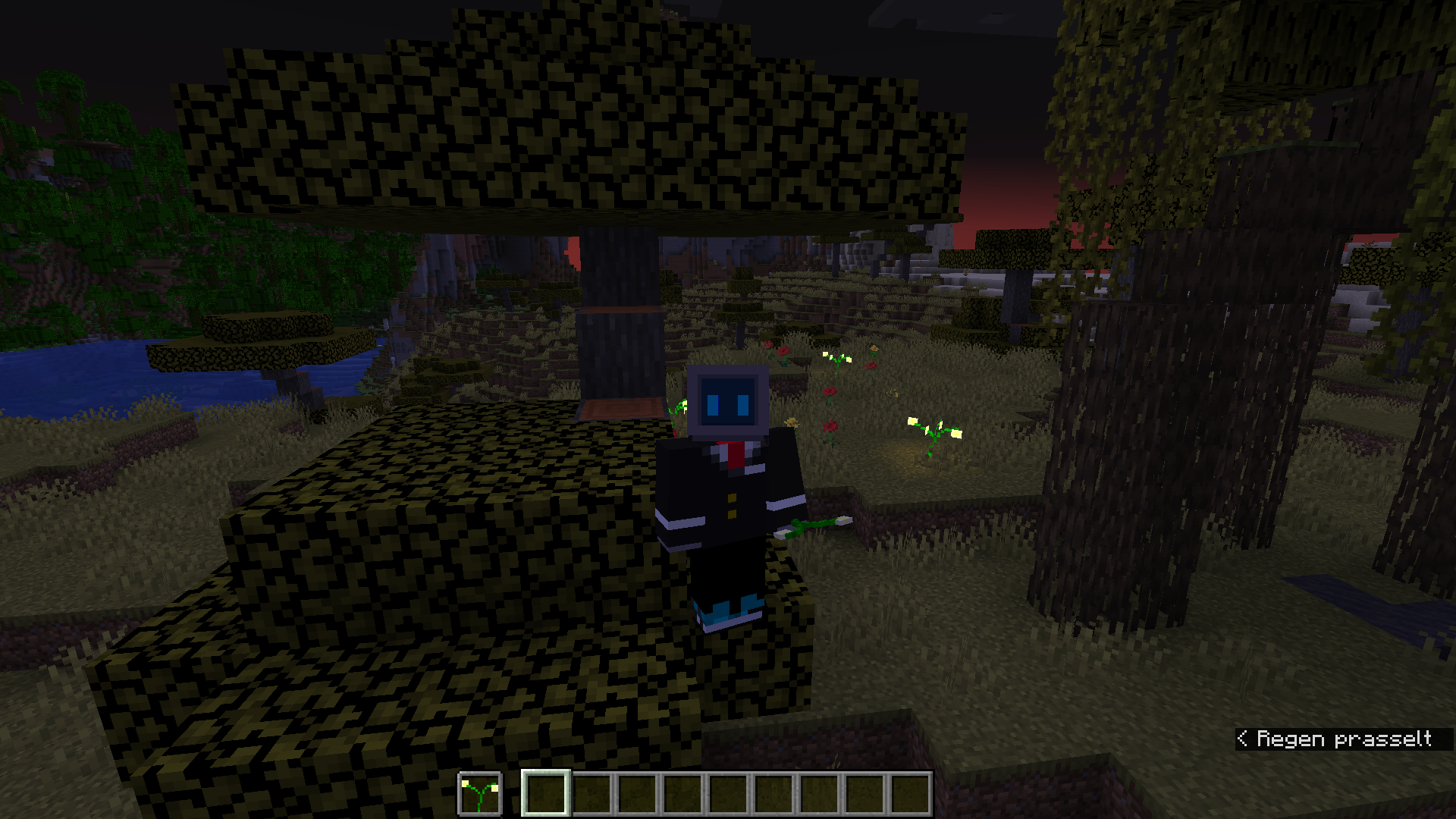The height and width of the screenshot is (819, 1456).
Task: Click the second-to-last hotbar slot
Action: [864, 789]
